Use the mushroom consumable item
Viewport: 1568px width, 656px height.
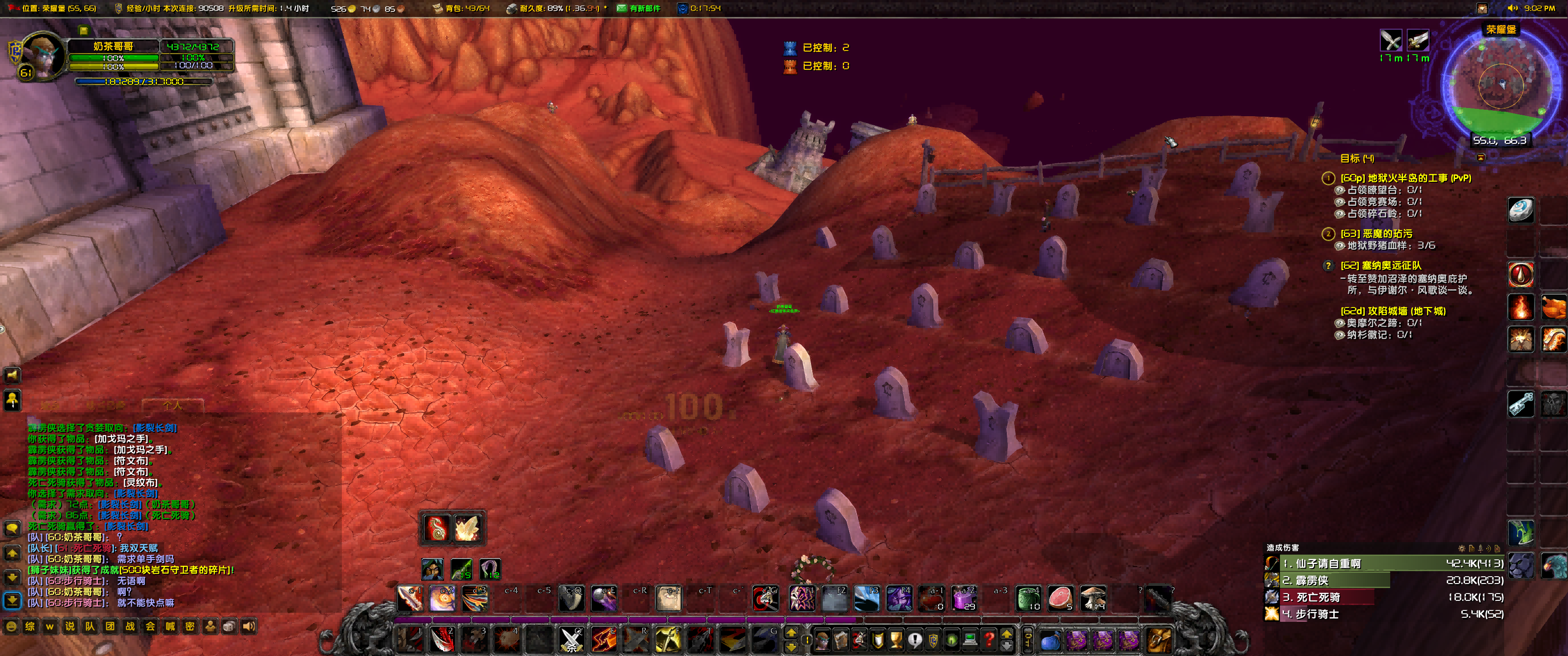[x=1093, y=599]
